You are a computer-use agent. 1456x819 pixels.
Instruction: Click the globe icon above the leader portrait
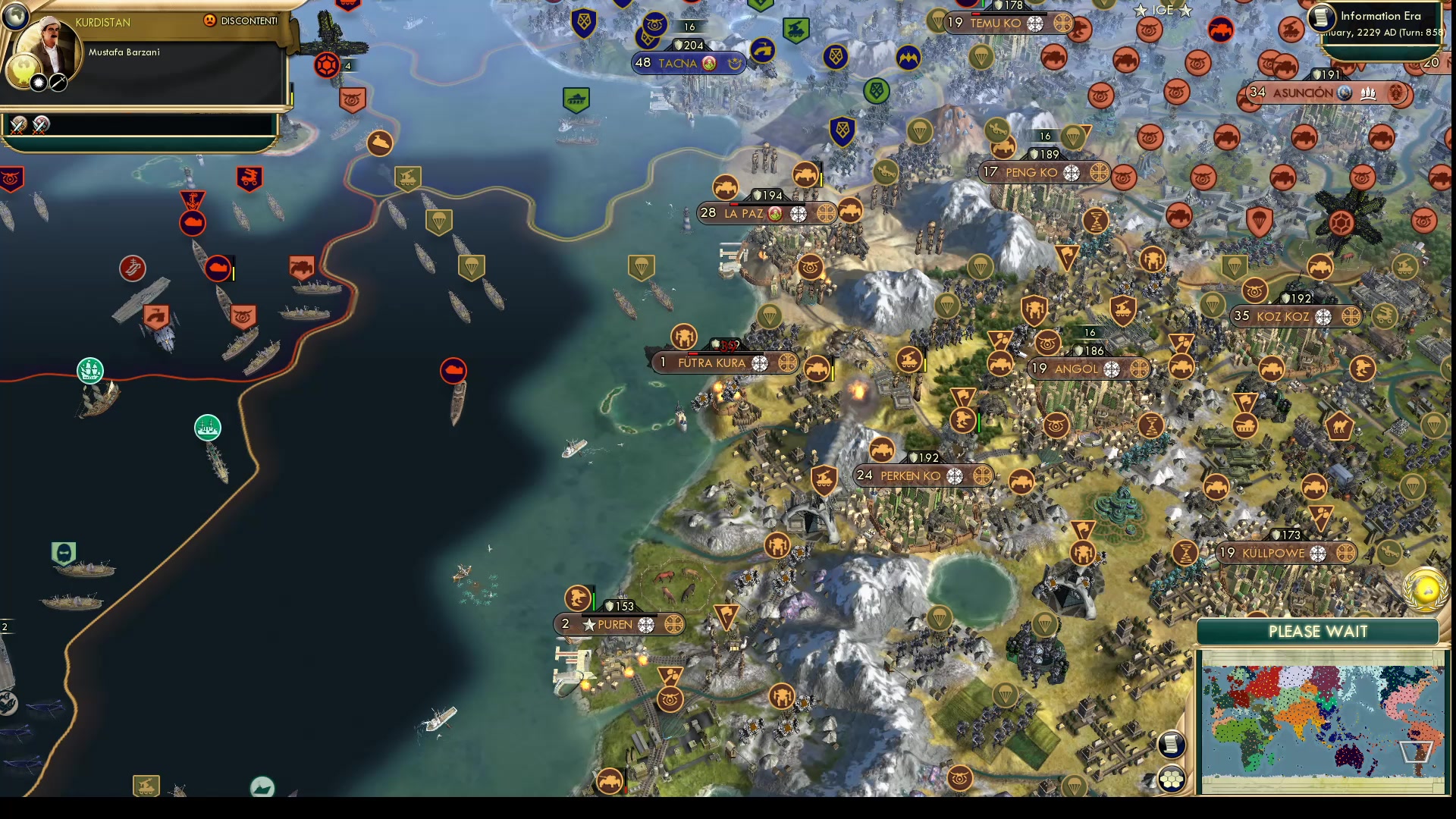(x=14, y=16)
